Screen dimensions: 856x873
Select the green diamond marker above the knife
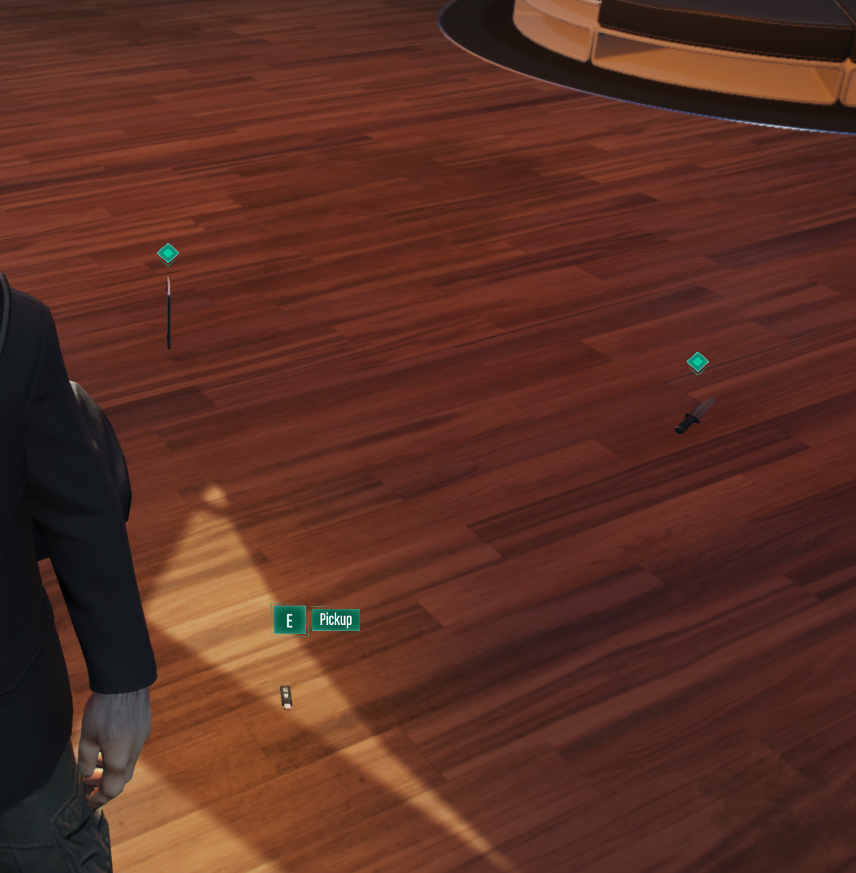coord(698,362)
